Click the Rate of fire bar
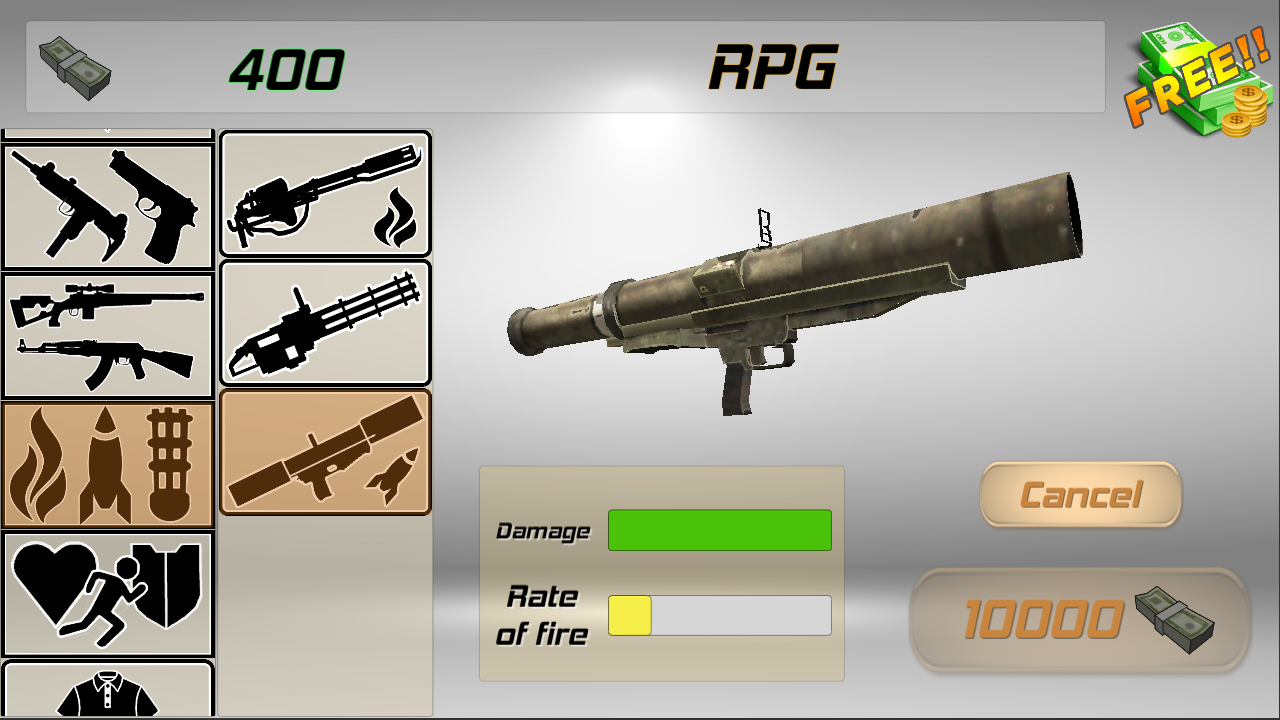 720,614
